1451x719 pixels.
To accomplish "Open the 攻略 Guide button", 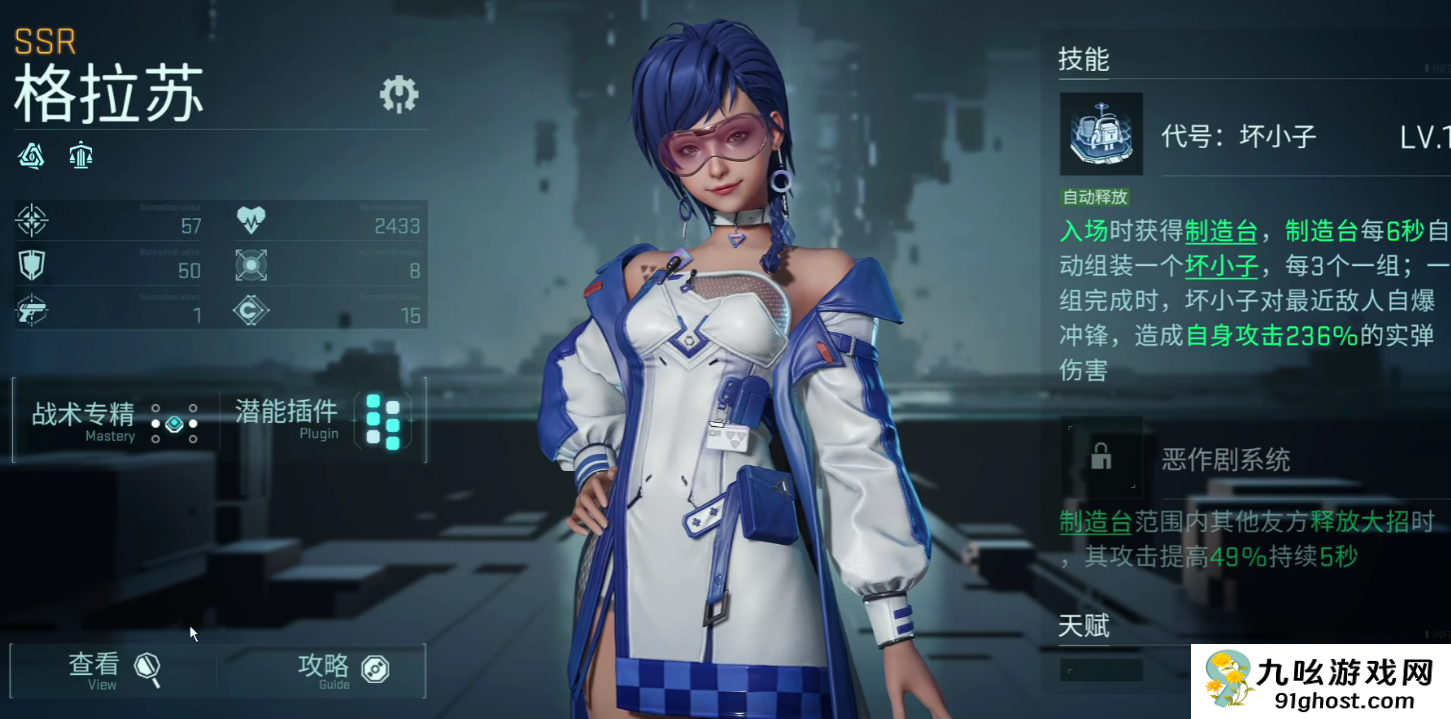I will tap(342, 669).
